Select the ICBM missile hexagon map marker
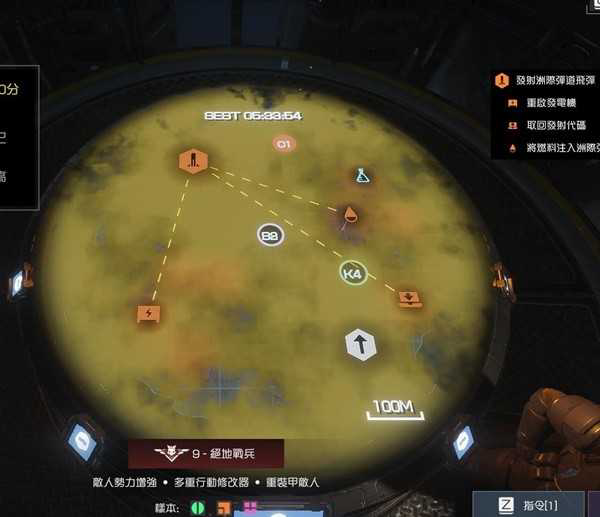 (x=193, y=160)
